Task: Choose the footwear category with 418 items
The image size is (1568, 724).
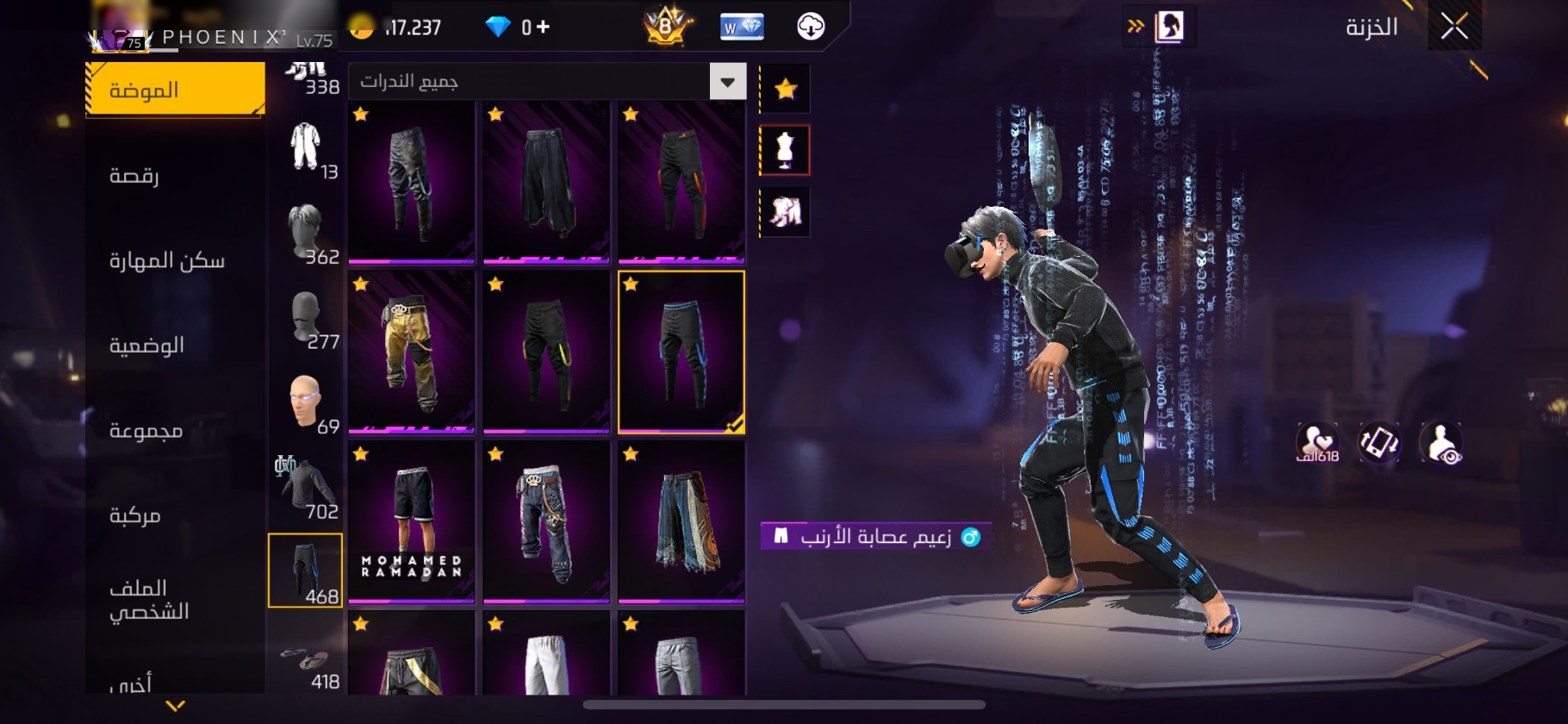Action: coord(306,665)
